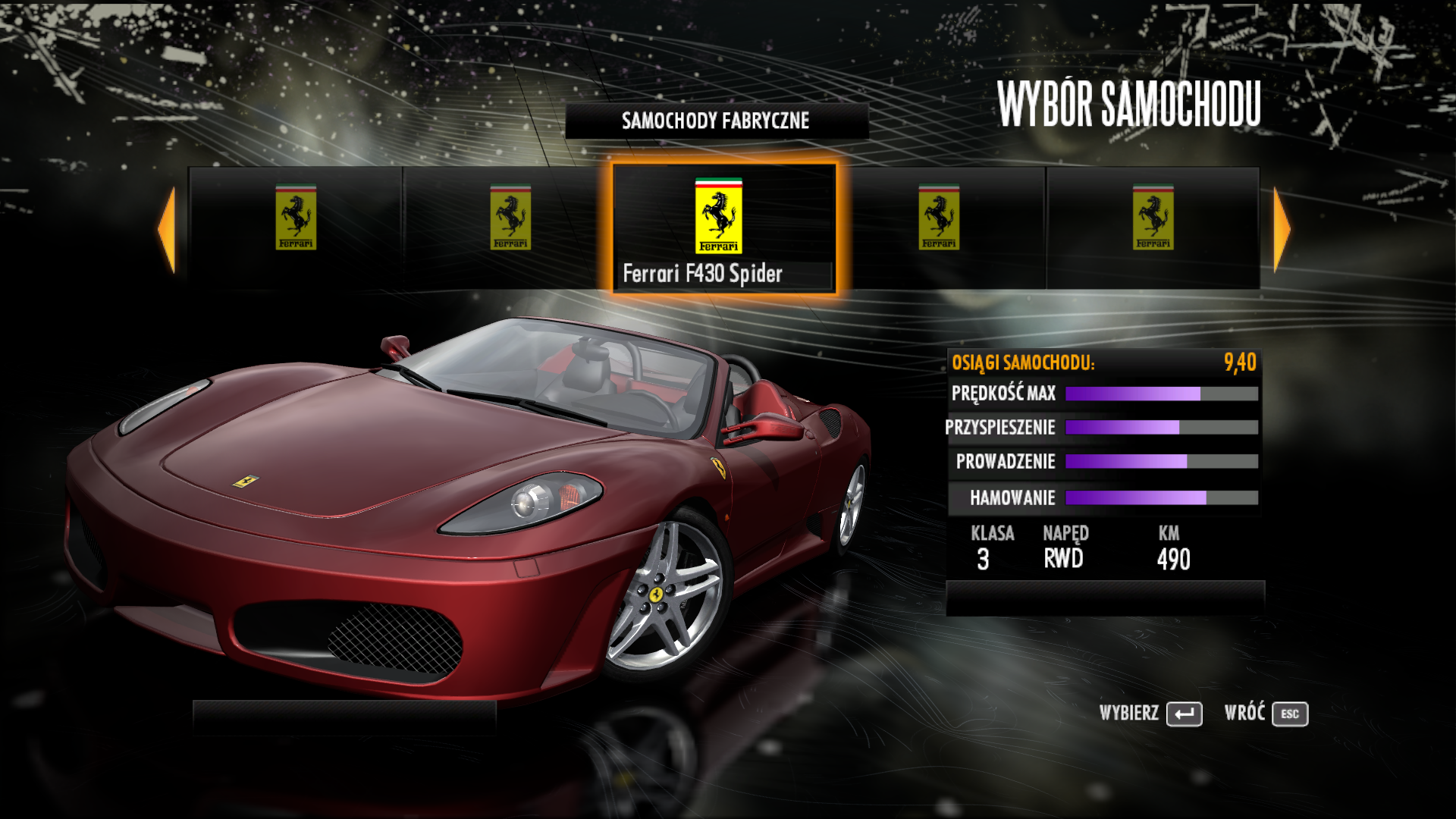Select the Ferrari F430 Spider tile

tap(724, 227)
